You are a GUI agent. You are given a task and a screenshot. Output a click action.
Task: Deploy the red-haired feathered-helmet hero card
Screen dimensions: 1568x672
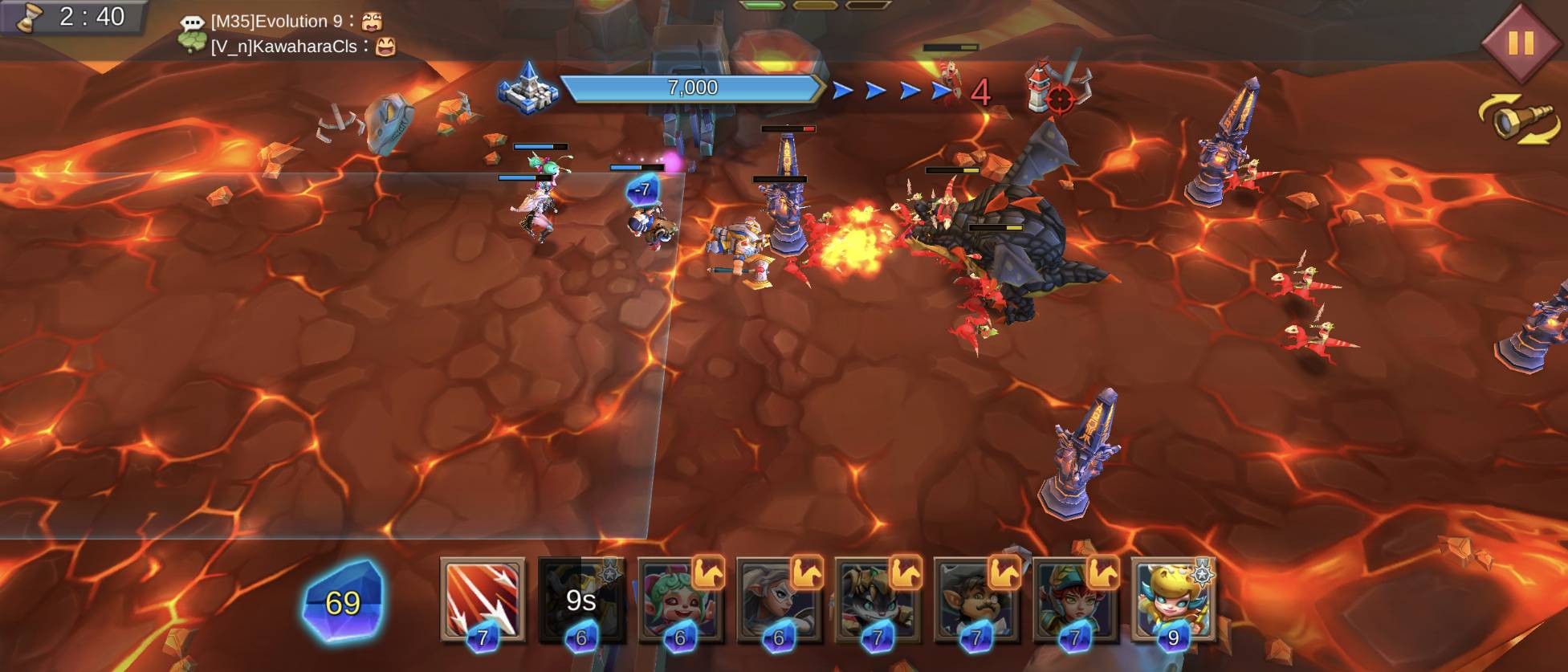[1075, 600]
